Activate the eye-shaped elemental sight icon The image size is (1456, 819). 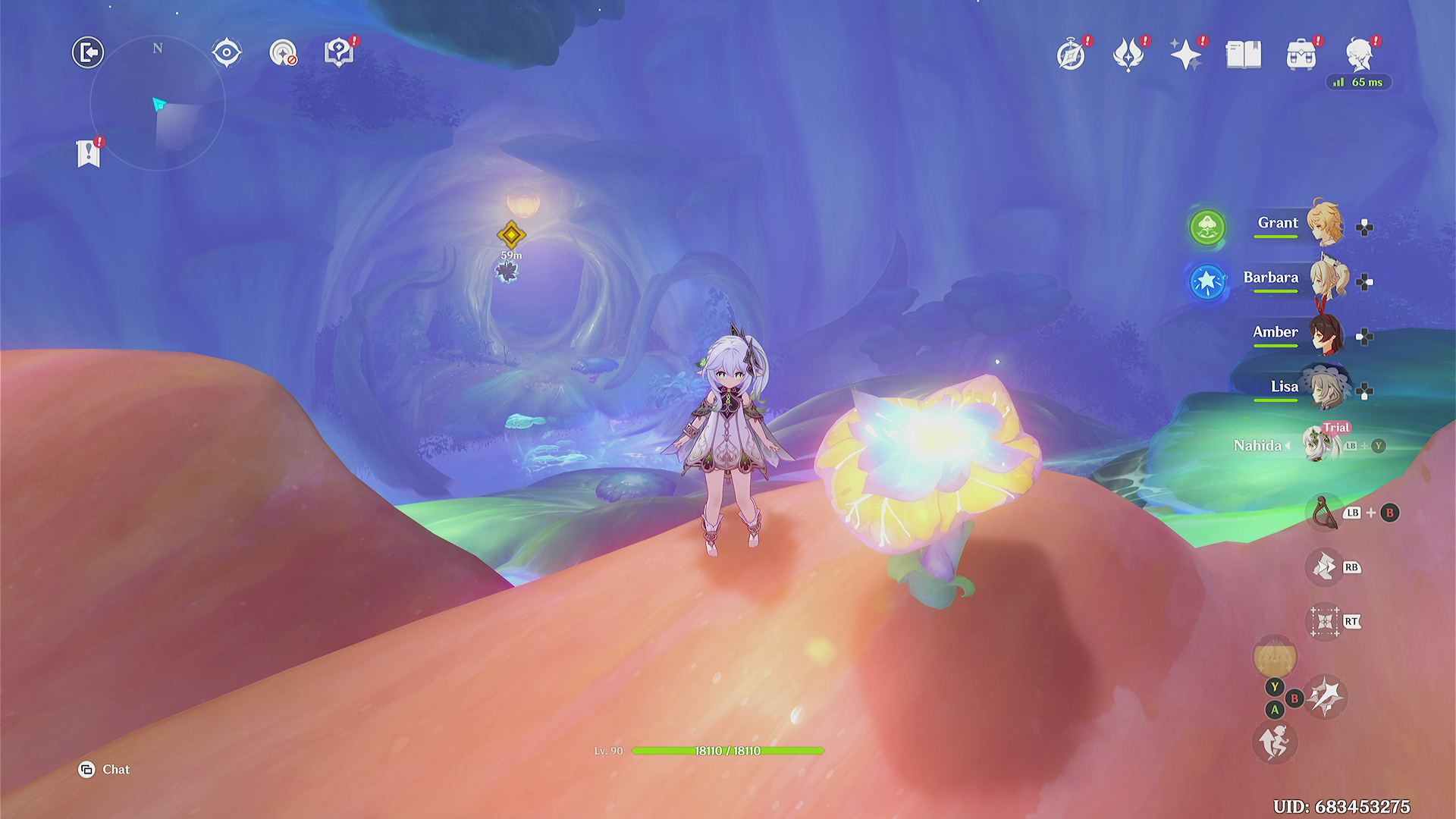227,53
